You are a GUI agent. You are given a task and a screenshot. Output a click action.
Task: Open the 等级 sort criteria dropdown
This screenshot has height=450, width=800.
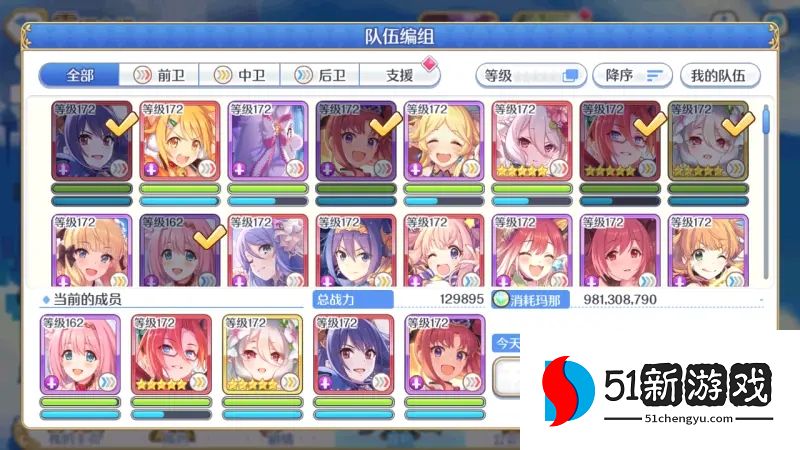(x=530, y=75)
